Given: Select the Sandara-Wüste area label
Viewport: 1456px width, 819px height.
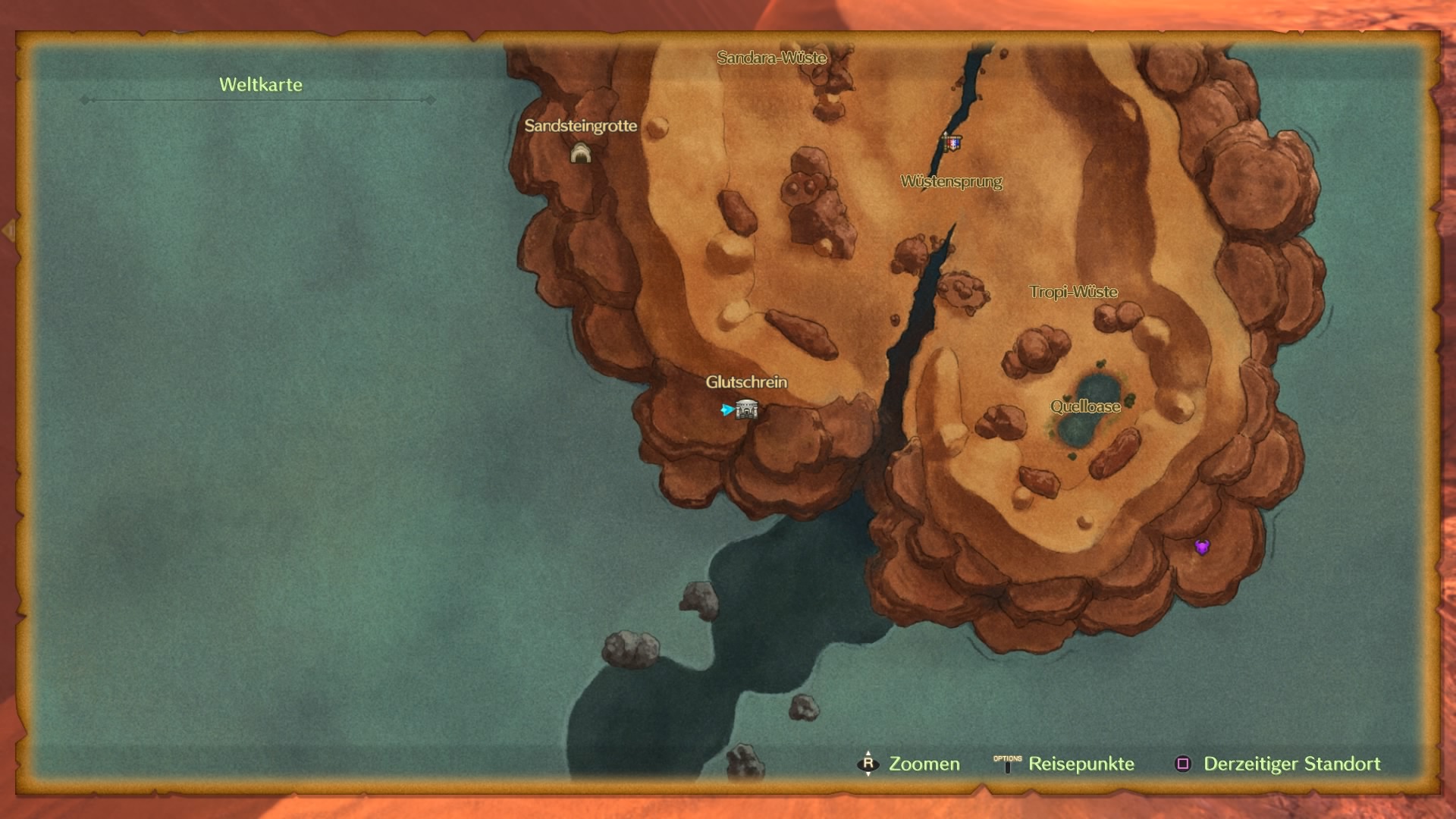Looking at the screenshot, I should click(x=771, y=58).
